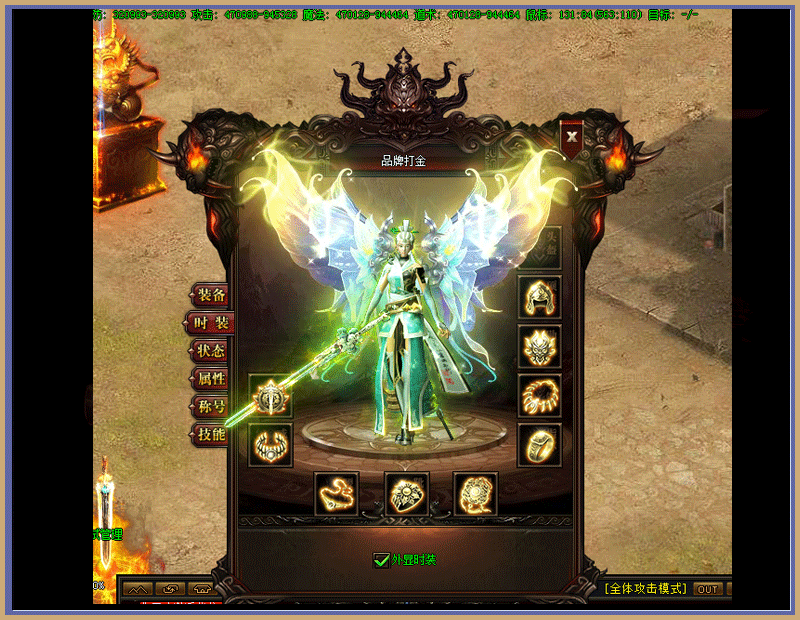This screenshot has height=620, width=800.
Task: Select the round shield medal slot
Action: (x=271, y=396)
